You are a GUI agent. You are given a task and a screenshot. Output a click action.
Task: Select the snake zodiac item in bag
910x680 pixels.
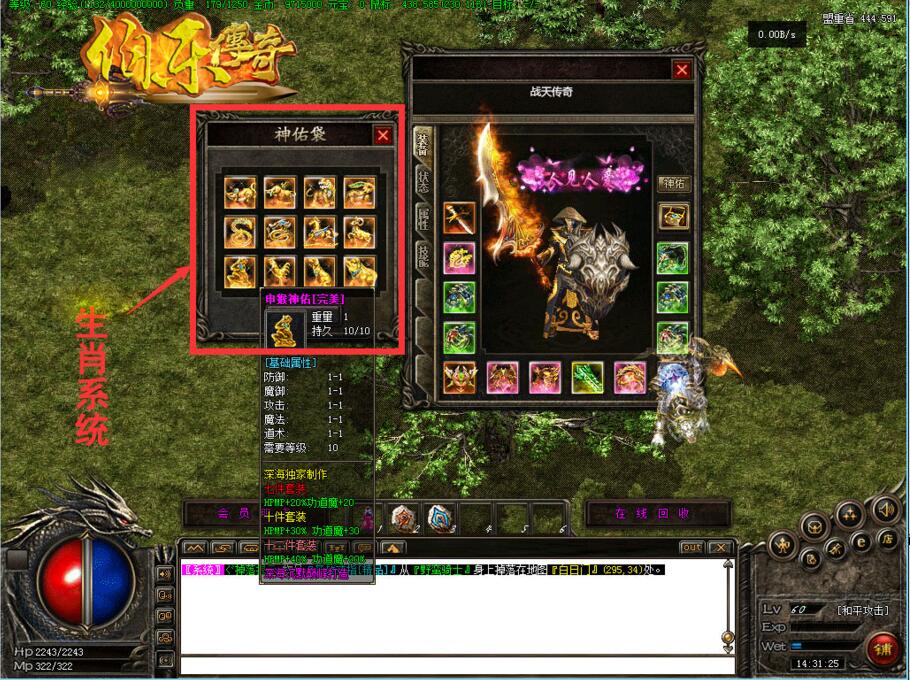tap(240, 232)
